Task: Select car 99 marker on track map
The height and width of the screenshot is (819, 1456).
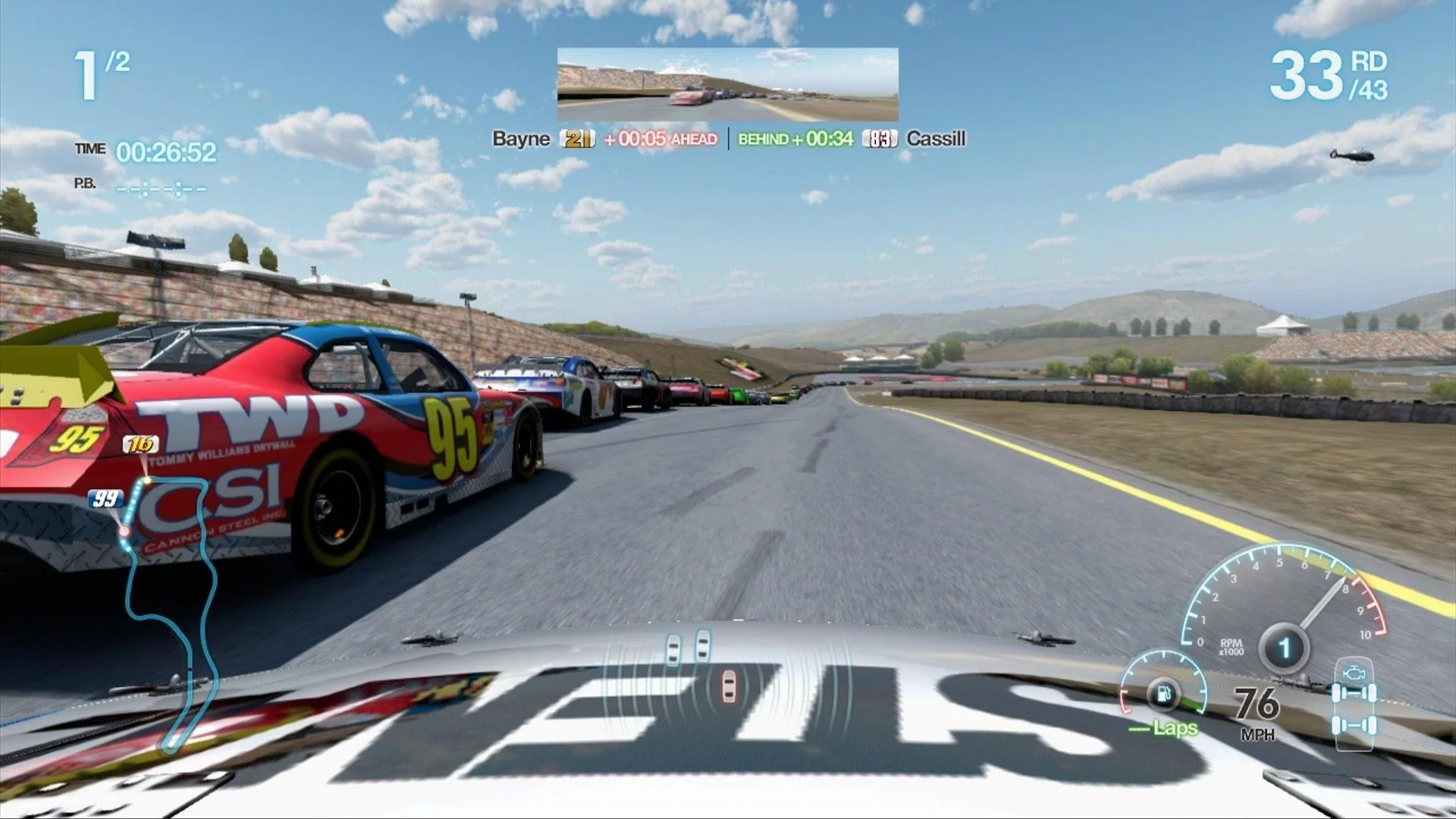Action: 105,498
